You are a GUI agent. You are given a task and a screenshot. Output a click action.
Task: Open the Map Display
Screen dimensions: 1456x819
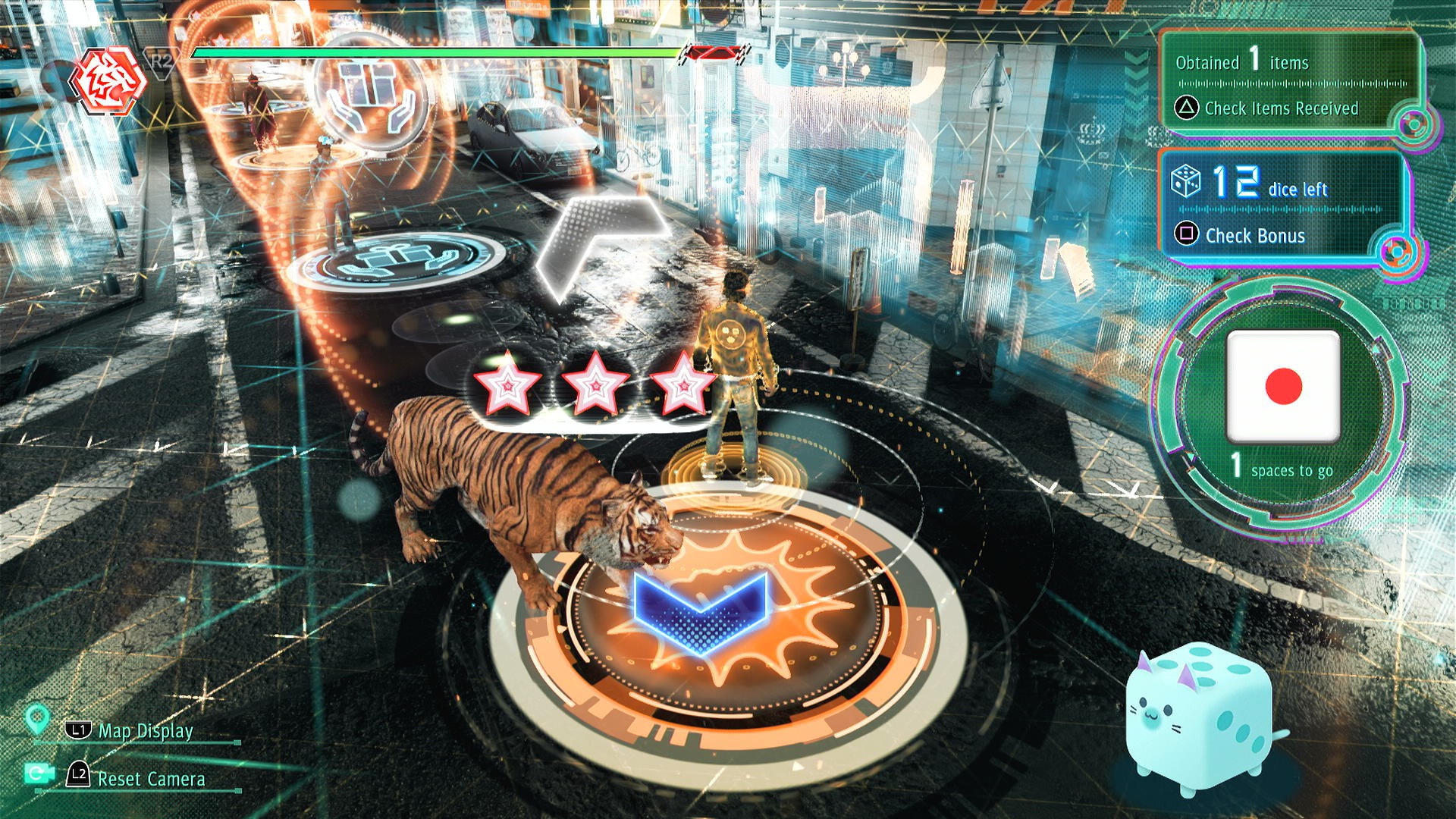pyautogui.click(x=145, y=731)
